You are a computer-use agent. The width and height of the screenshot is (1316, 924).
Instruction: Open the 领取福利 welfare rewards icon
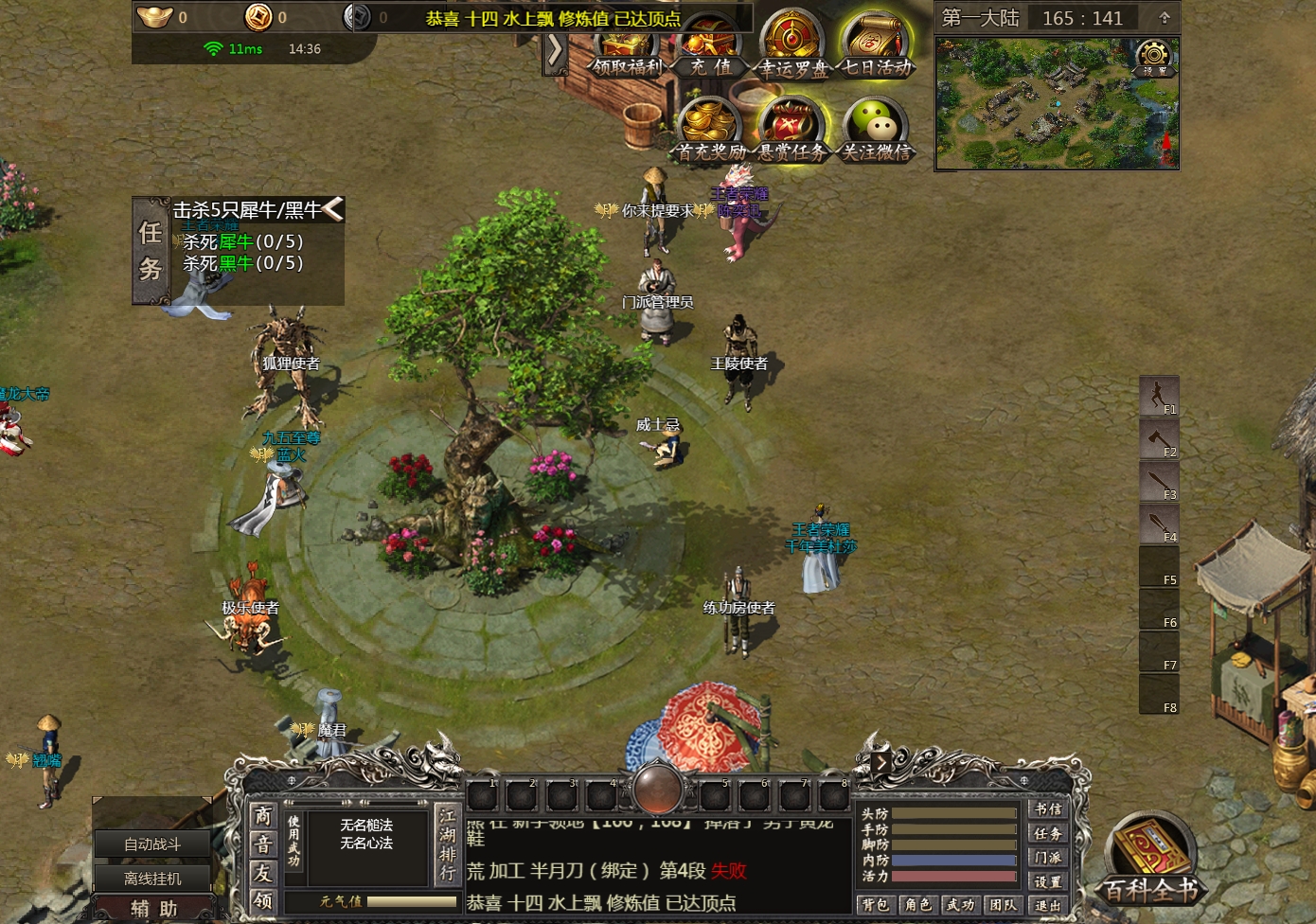tap(628, 53)
